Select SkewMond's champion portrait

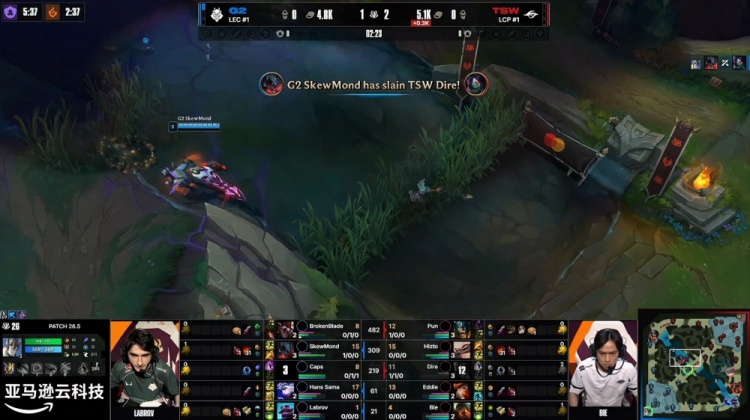[286, 349]
